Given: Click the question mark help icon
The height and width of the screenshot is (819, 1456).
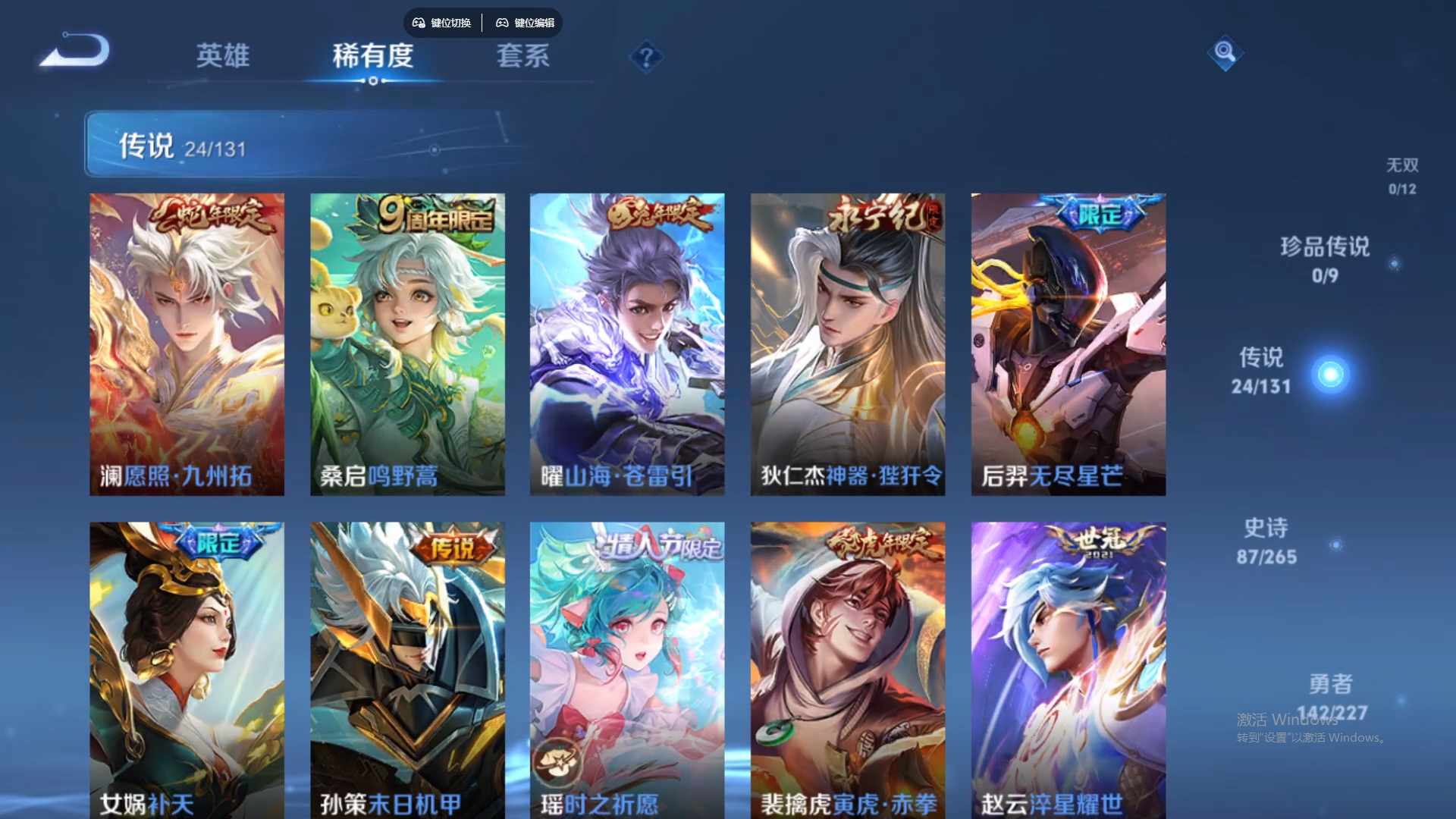Looking at the screenshot, I should 645,57.
